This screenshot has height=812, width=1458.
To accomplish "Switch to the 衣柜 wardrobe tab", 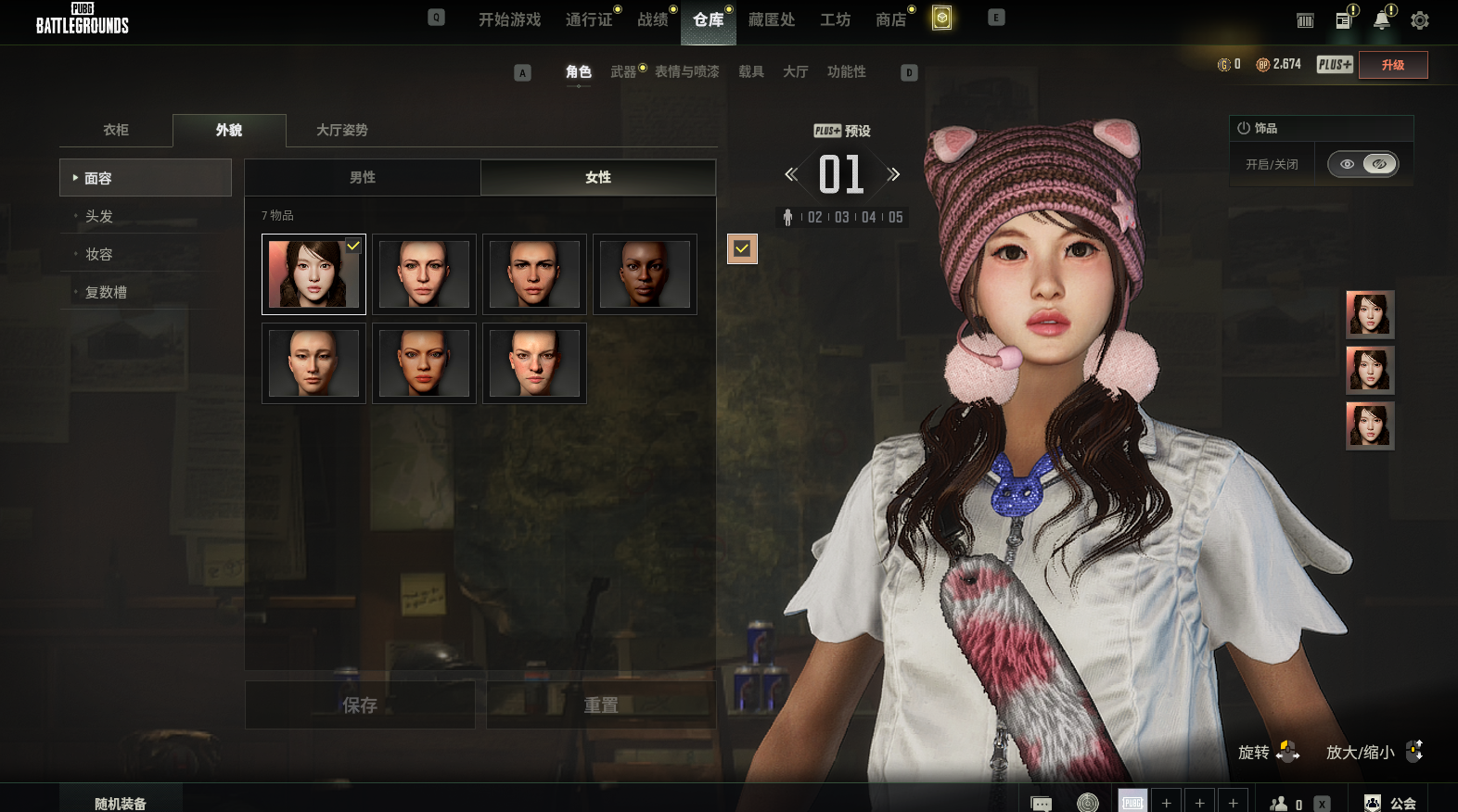I will (x=116, y=130).
